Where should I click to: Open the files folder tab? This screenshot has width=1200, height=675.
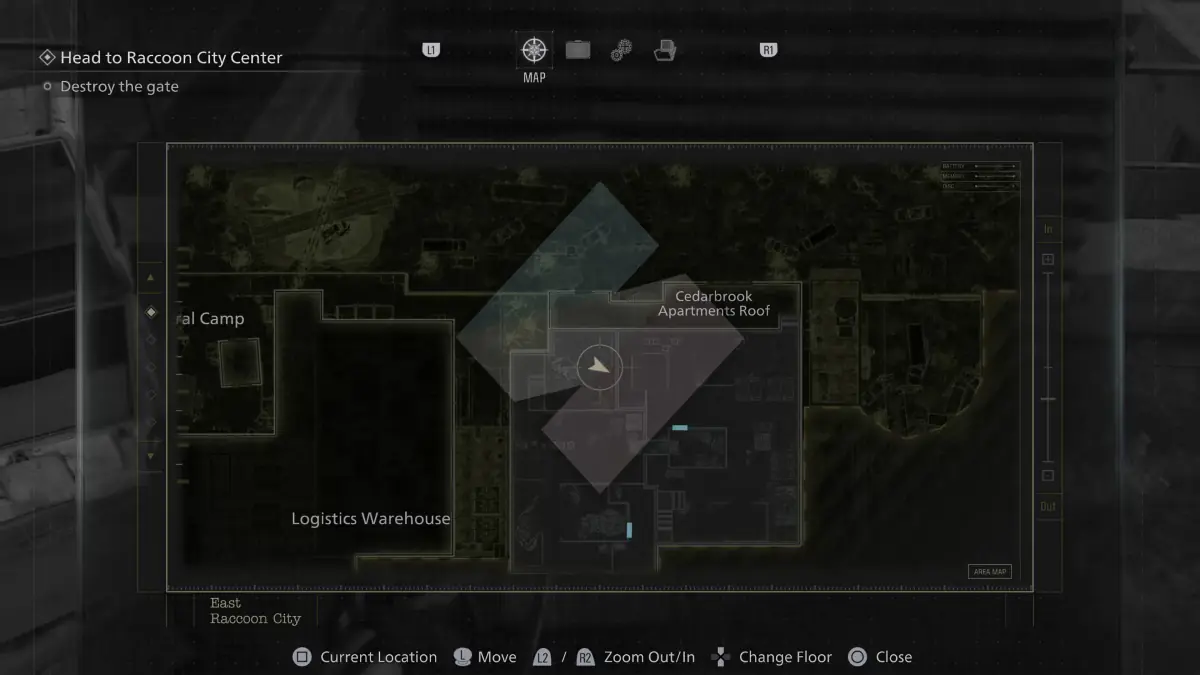pyautogui.click(x=664, y=50)
